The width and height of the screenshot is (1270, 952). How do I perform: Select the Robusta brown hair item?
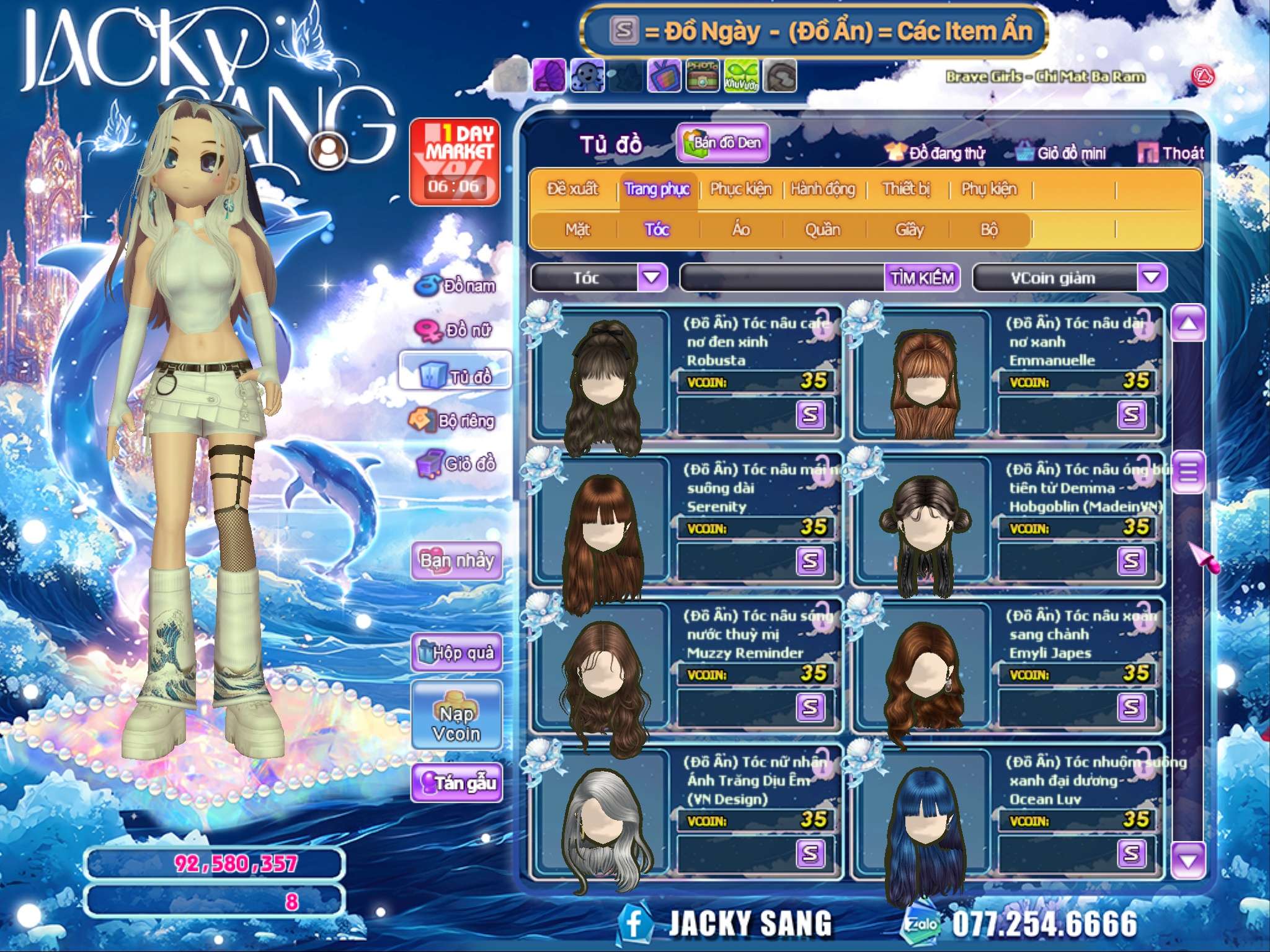[602, 378]
